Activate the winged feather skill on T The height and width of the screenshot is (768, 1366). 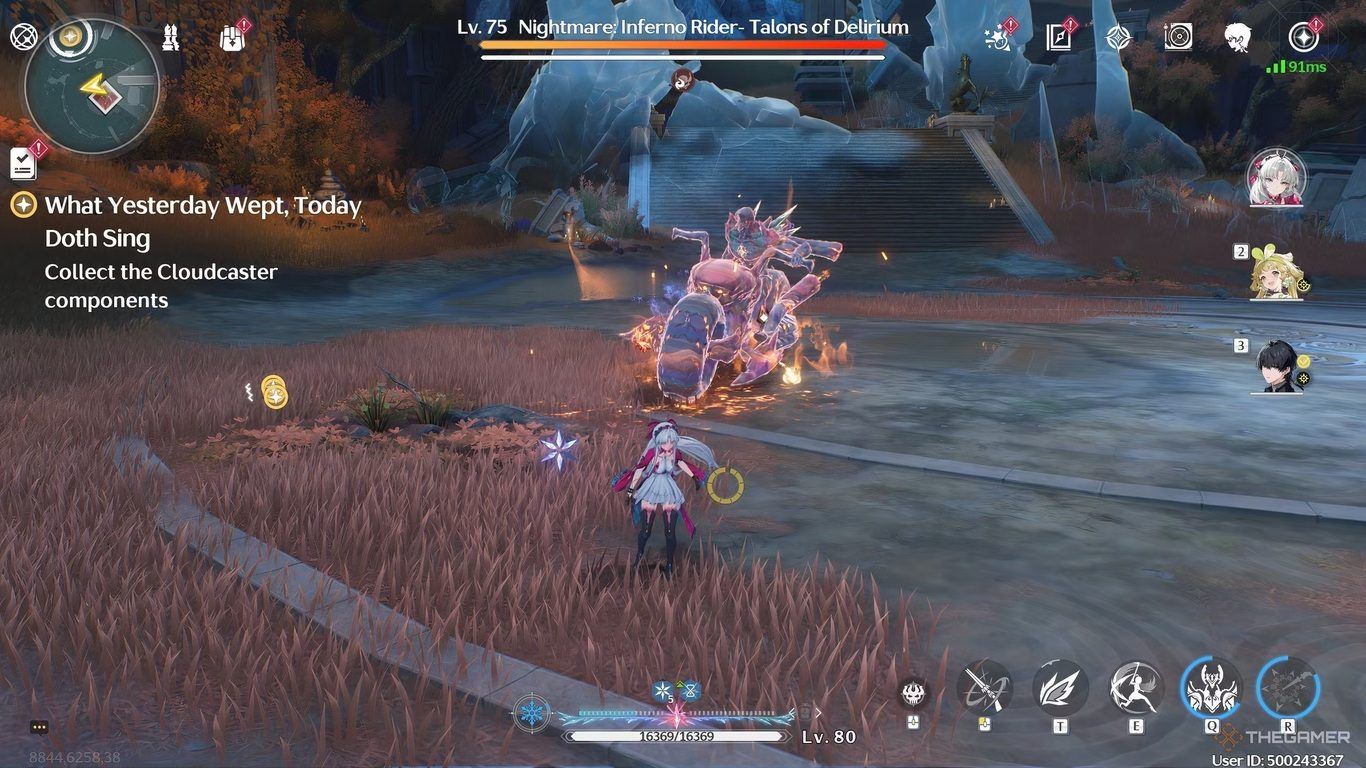pyautogui.click(x=1060, y=688)
